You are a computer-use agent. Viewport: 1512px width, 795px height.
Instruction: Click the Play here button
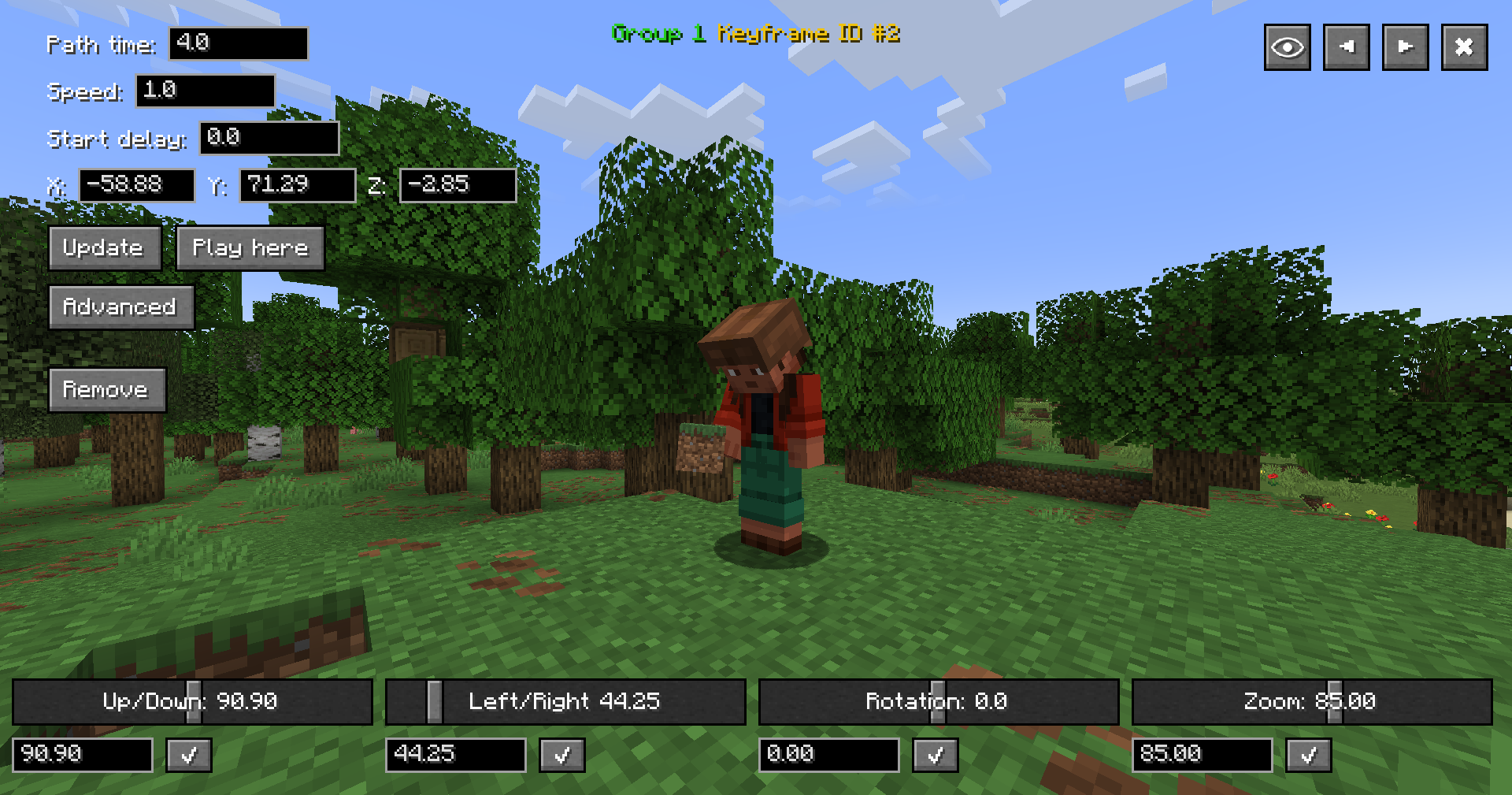[x=250, y=248]
